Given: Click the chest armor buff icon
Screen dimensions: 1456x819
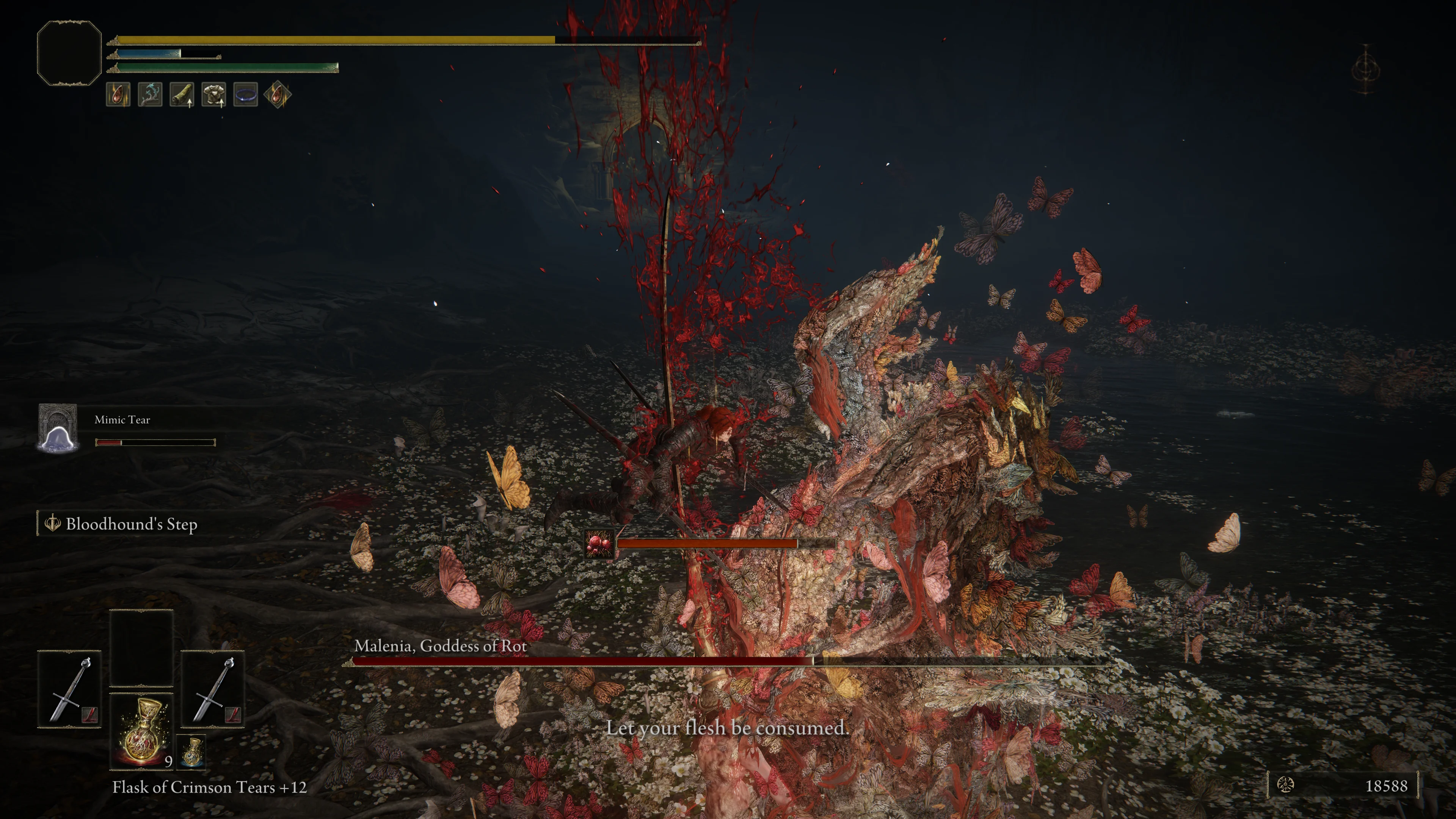Looking at the screenshot, I should [x=213, y=94].
